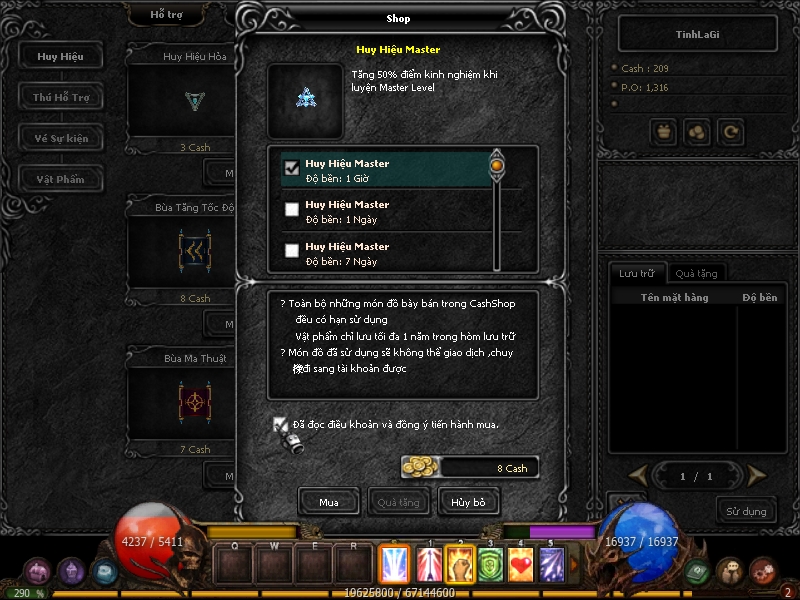The width and height of the screenshot is (800, 600).
Task: Click the Sử dụng button
Action: [746, 511]
